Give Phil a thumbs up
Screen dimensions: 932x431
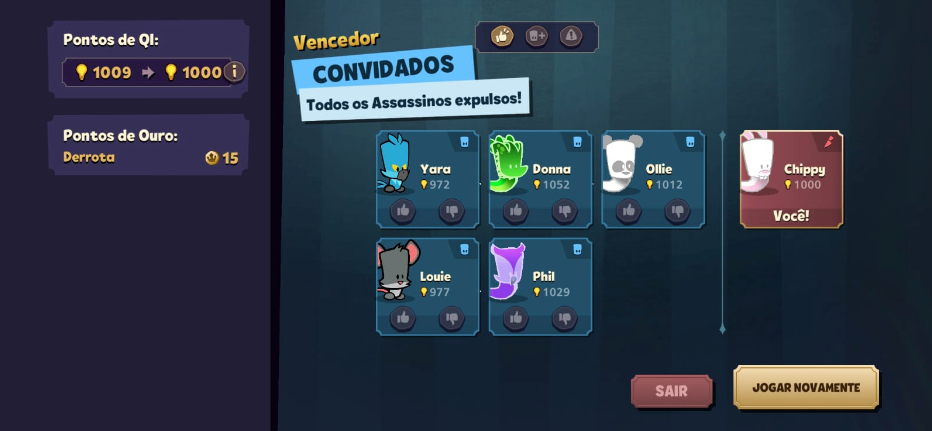pos(516,318)
